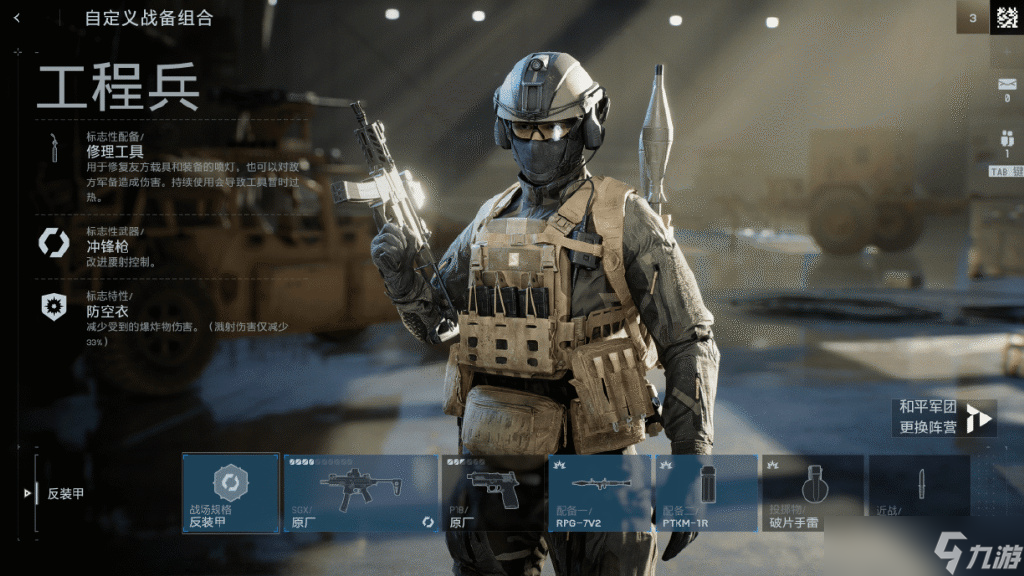Open the 近战 melee knife slot

click(x=919, y=493)
